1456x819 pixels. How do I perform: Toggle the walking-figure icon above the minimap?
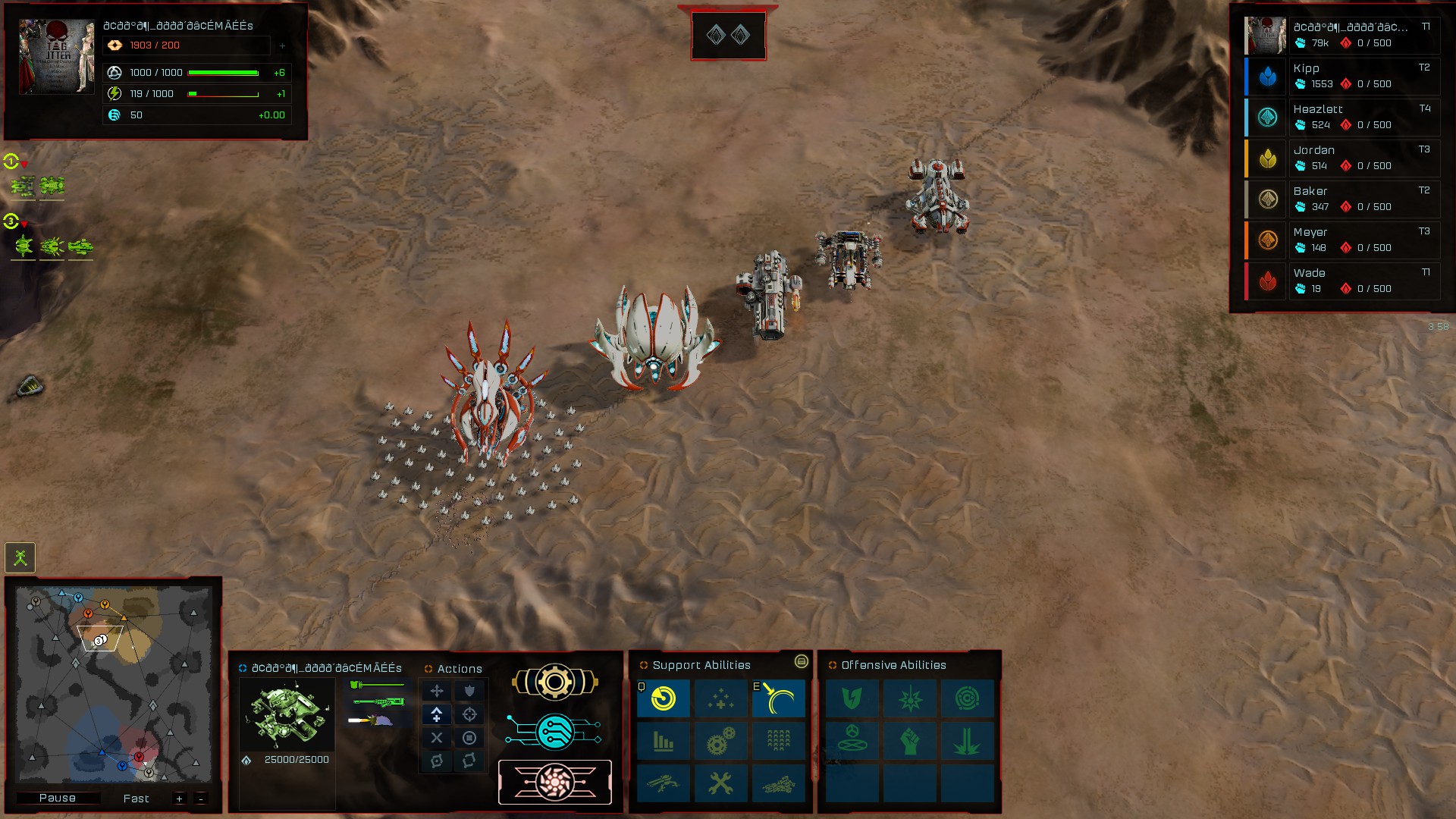(20, 557)
